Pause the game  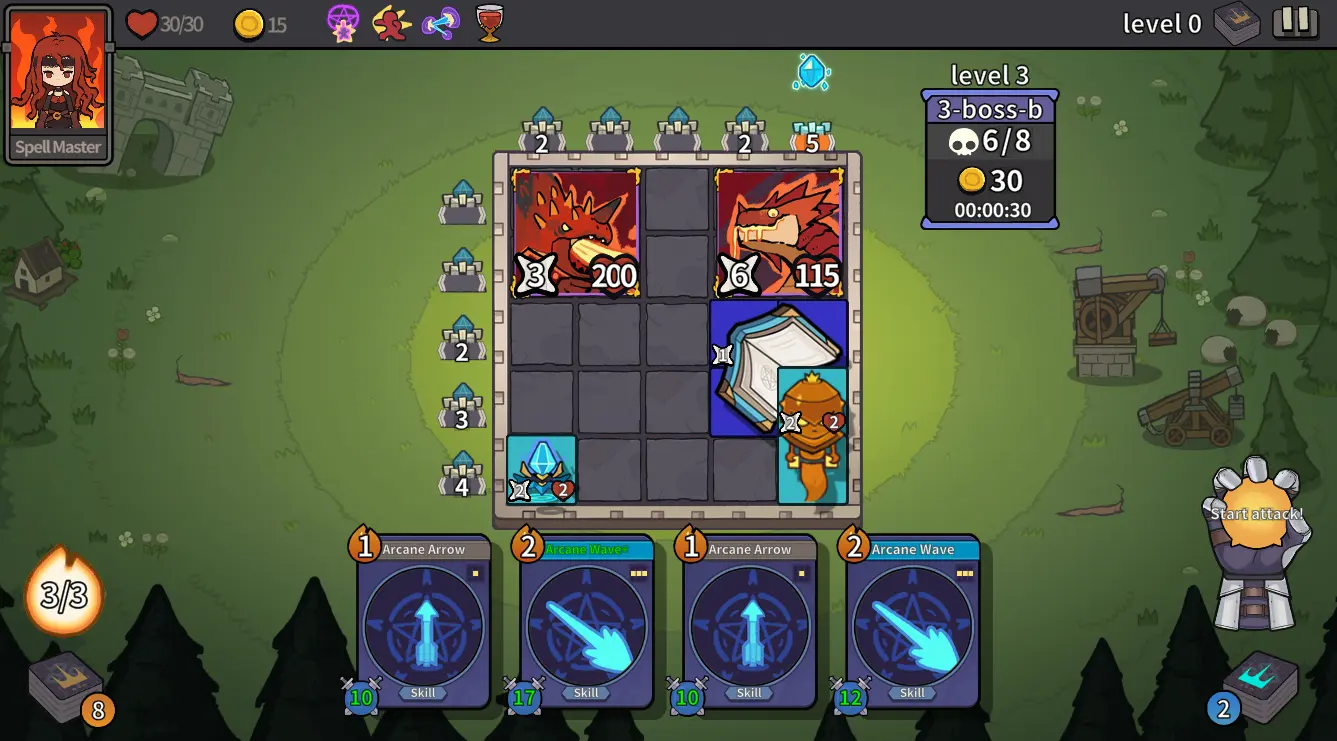(x=1295, y=22)
